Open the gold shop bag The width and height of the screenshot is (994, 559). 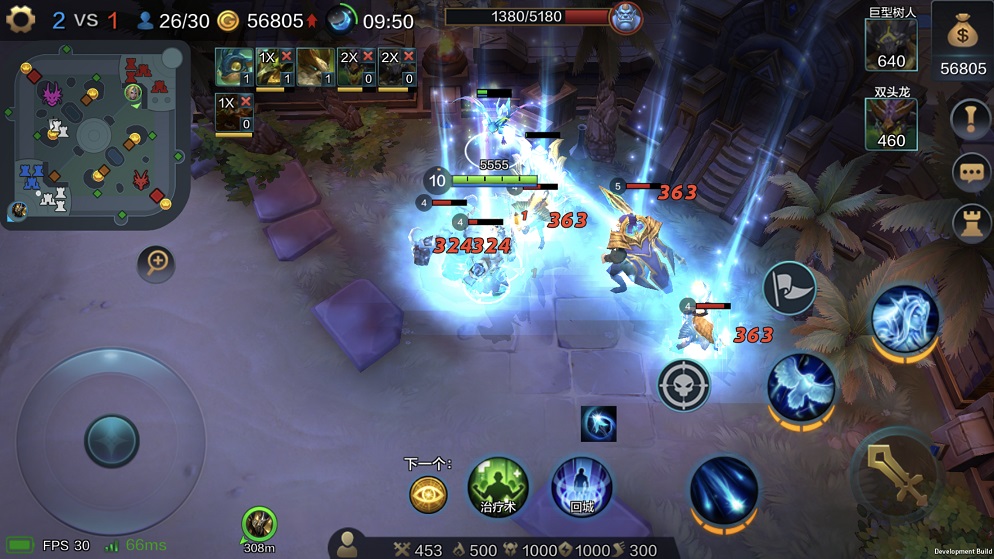pyautogui.click(x=963, y=35)
